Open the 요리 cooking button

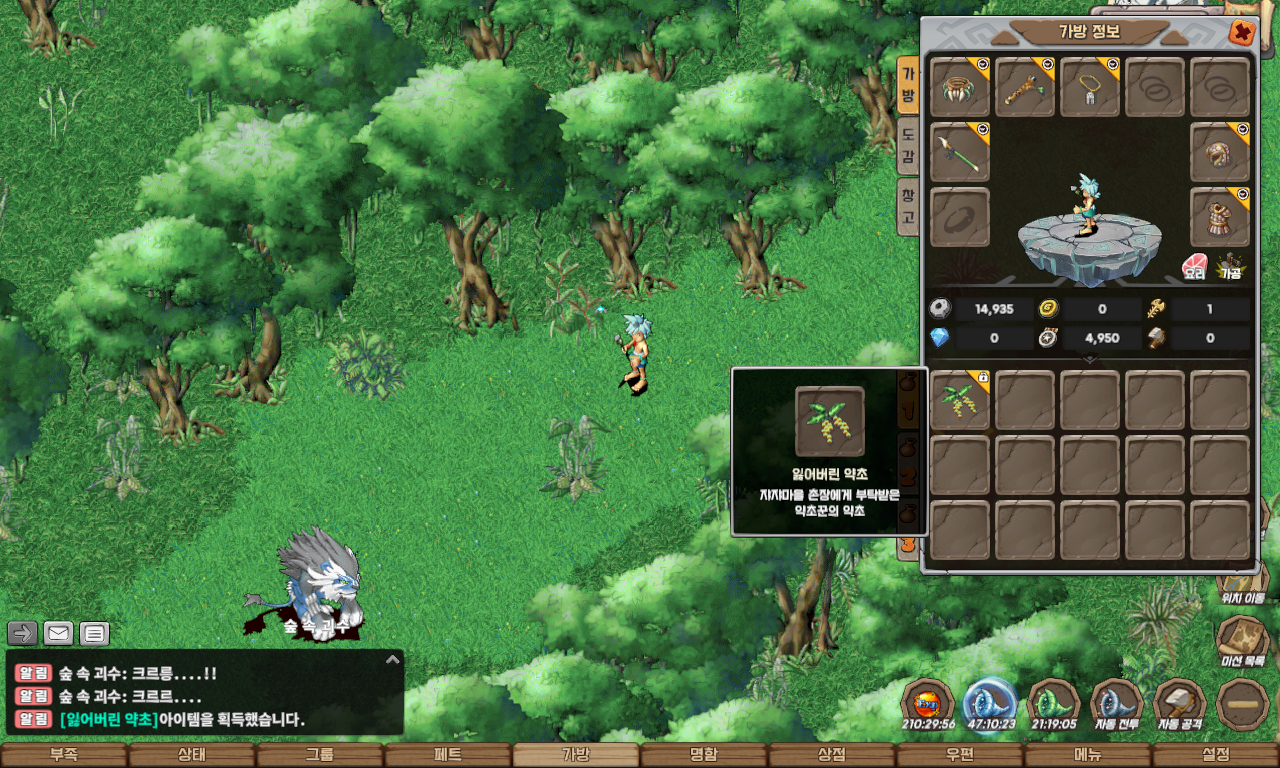[x=1194, y=267]
